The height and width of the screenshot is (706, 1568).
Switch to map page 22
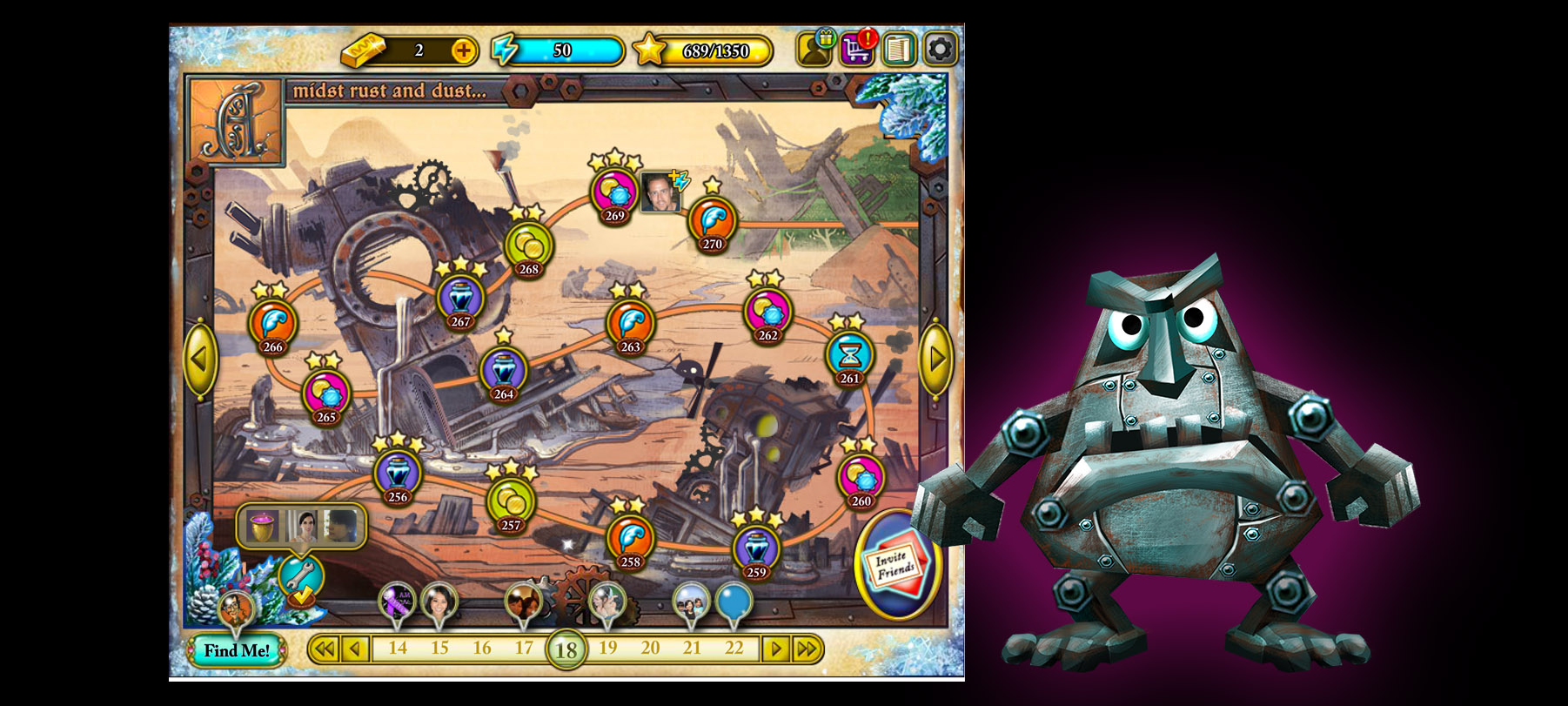tap(734, 649)
